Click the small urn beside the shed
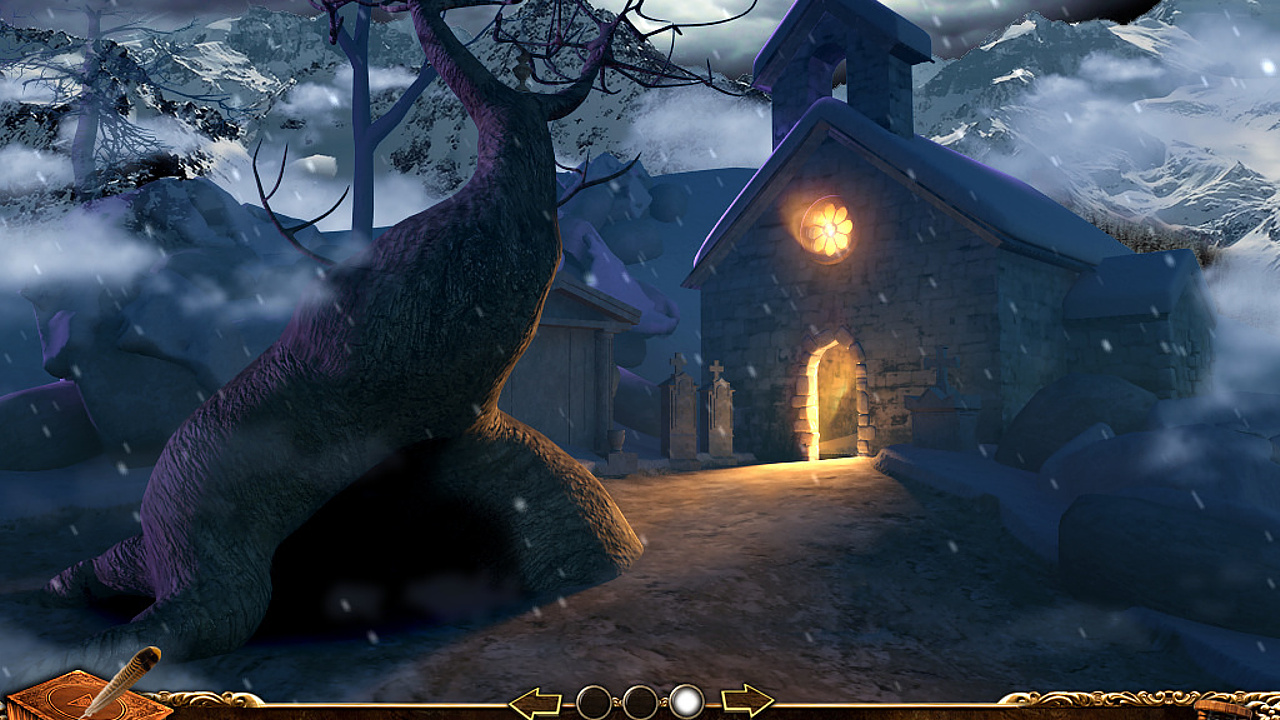 (x=615, y=440)
